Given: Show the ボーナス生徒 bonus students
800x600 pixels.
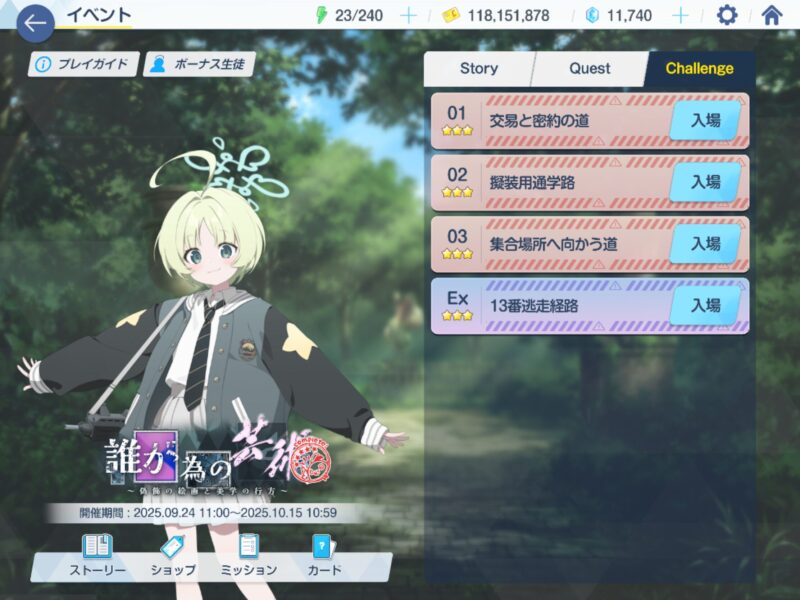Looking at the screenshot, I should click(x=197, y=65).
